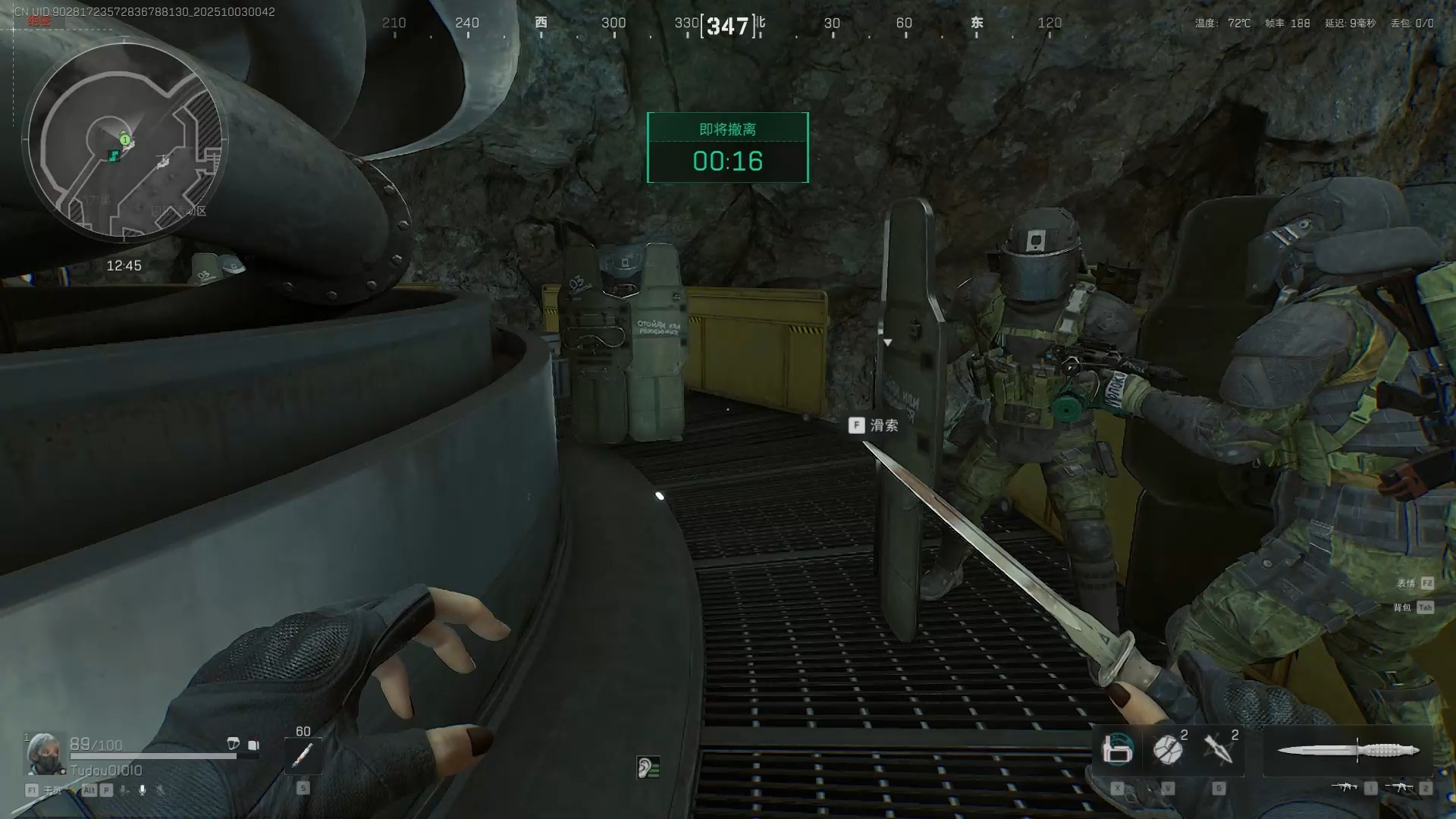This screenshot has width=1456, height=819.
Task: Switch to the first primary rifle icon
Action: click(1344, 787)
